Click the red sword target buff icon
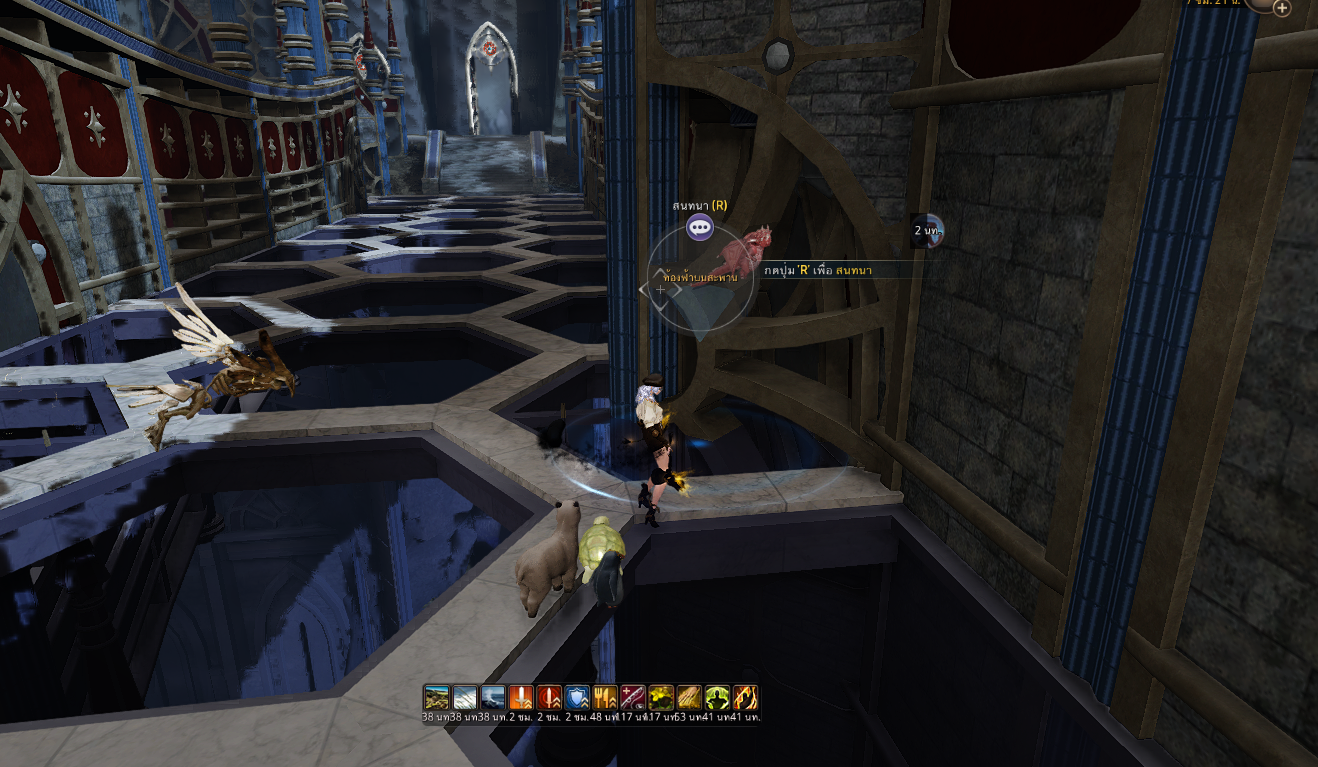 pyautogui.click(x=549, y=697)
